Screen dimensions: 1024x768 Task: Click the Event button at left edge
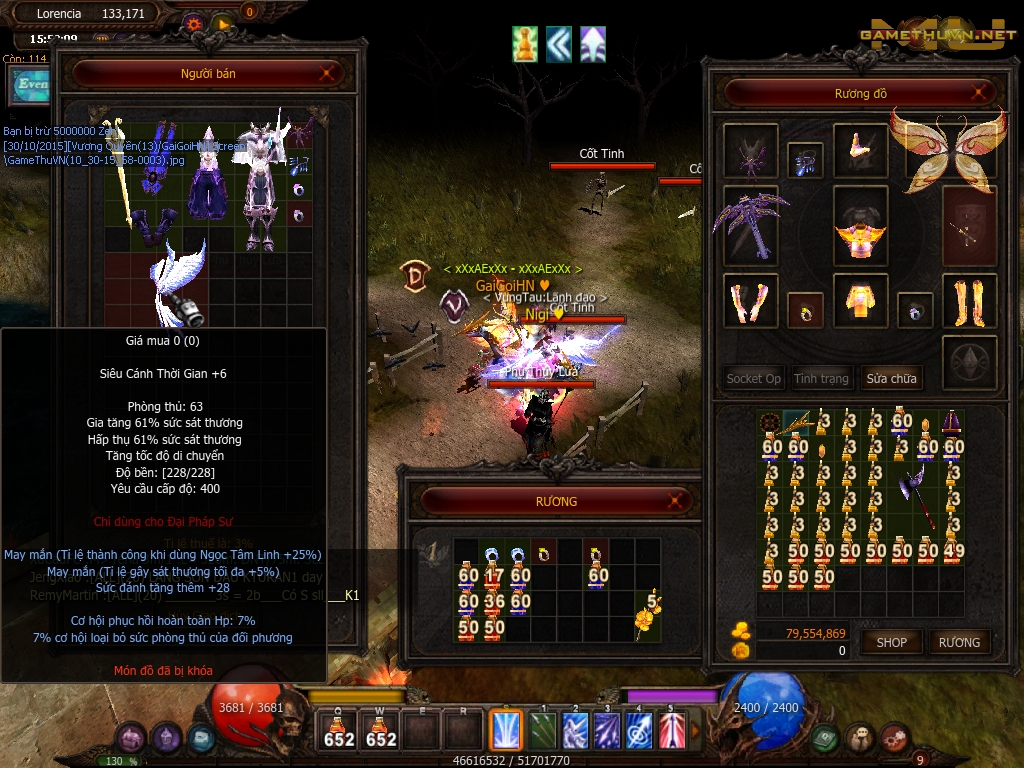click(26, 86)
